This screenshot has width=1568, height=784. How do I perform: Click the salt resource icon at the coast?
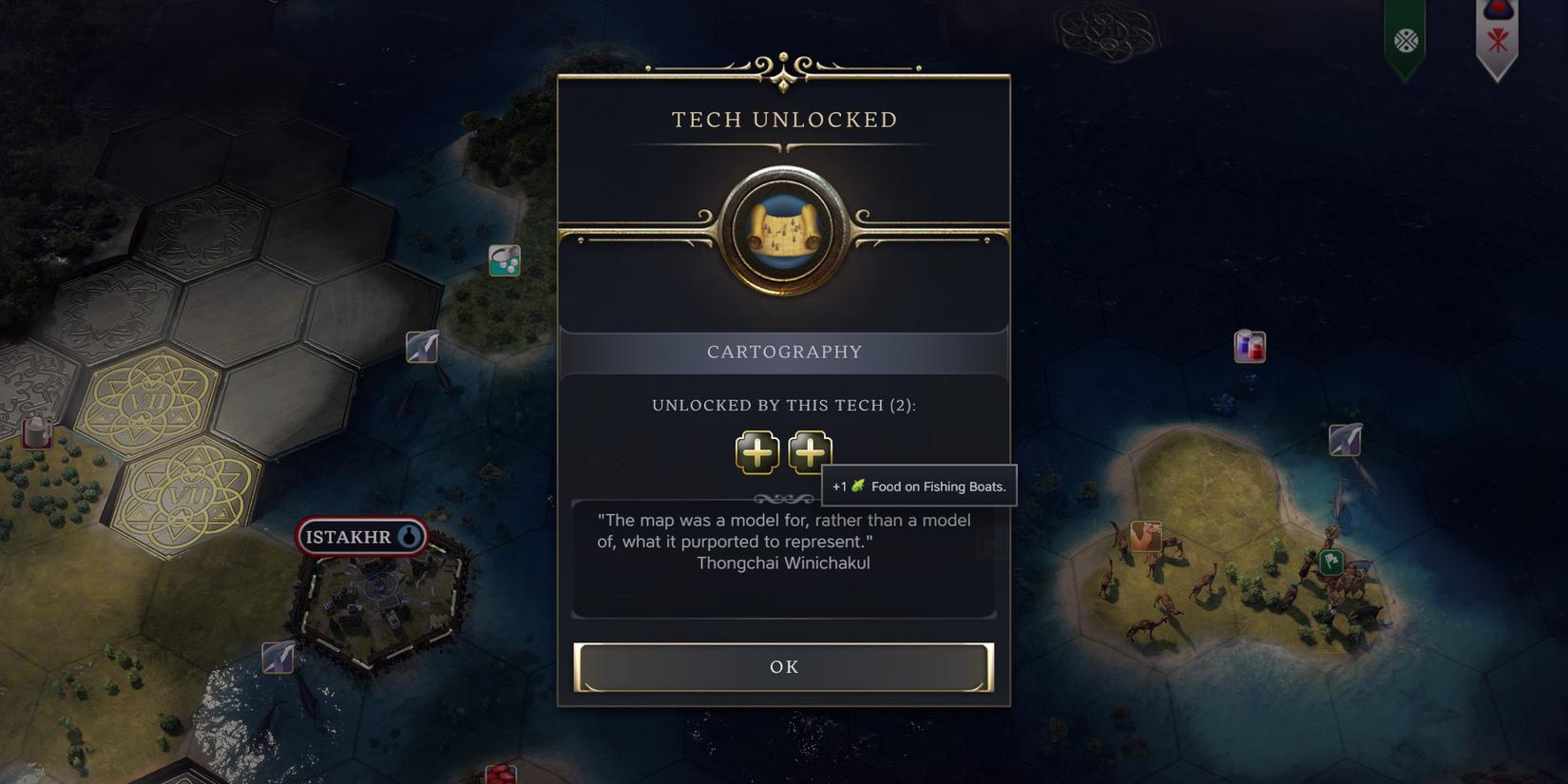[x=505, y=260]
